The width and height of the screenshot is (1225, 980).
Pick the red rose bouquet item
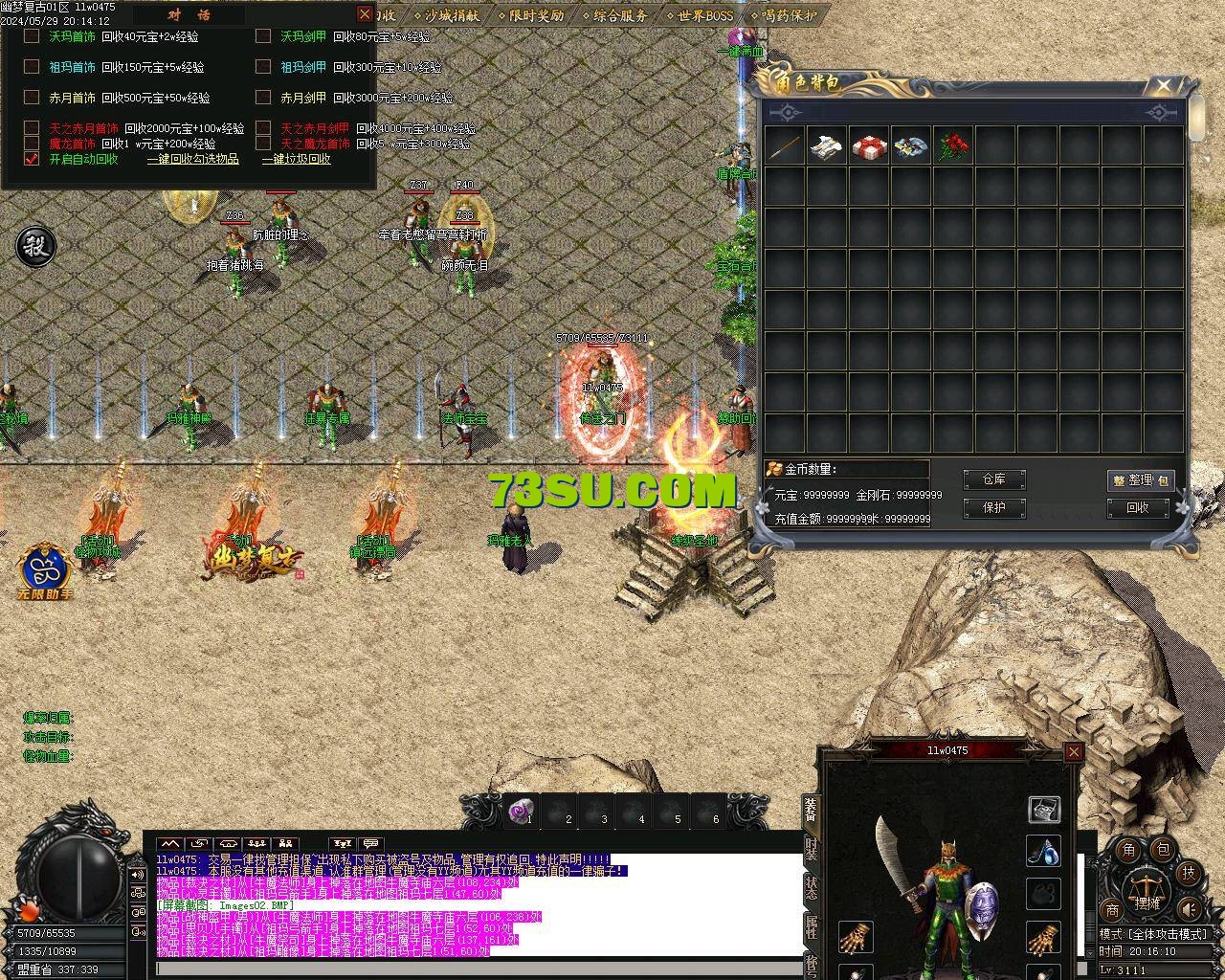click(x=952, y=146)
